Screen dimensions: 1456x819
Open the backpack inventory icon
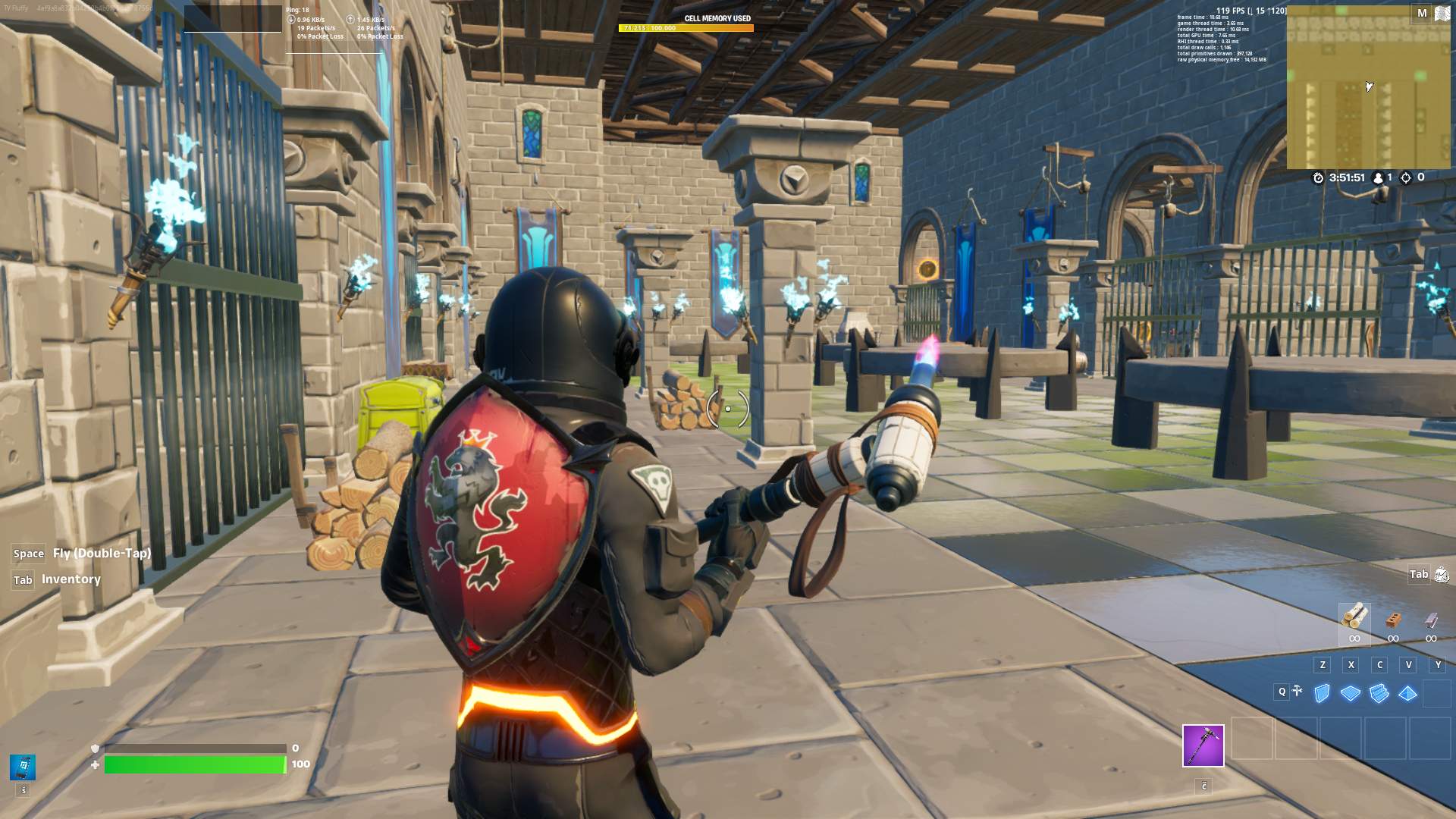(1442, 575)
